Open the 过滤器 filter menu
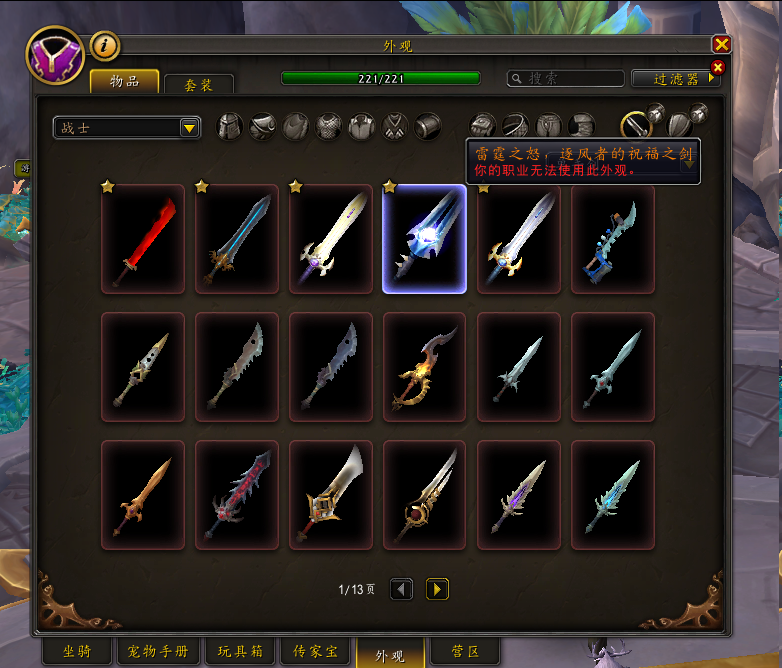The height and width of the screenshot is (668, 782). click(x=677, y=78)
